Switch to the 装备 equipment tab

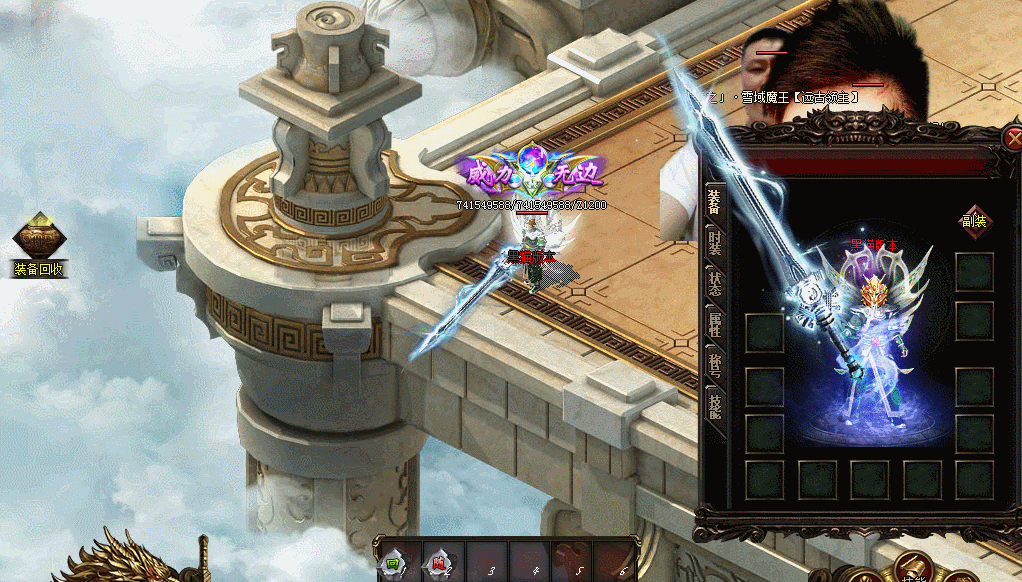714,202
